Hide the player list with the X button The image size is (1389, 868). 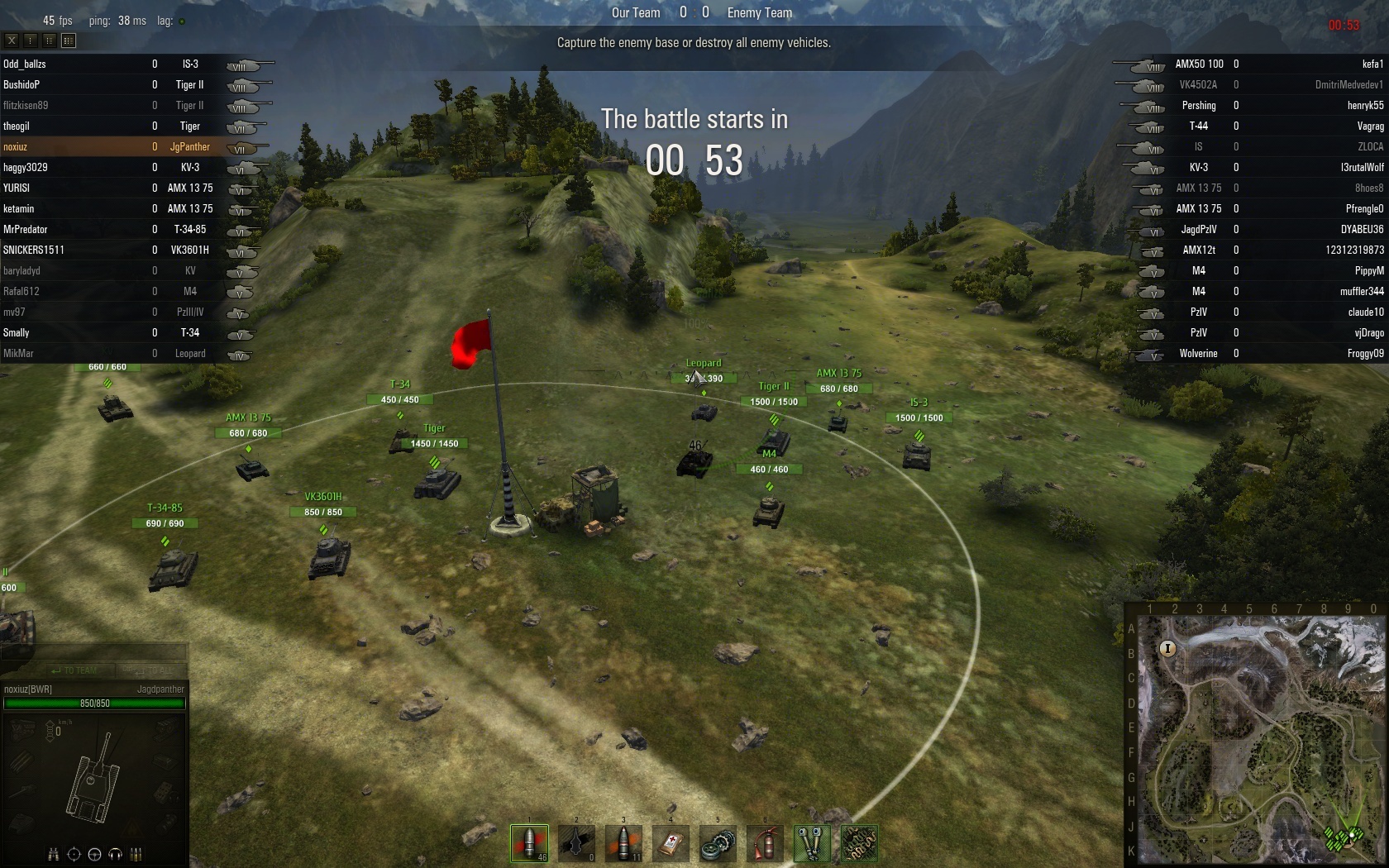(12, 40)
